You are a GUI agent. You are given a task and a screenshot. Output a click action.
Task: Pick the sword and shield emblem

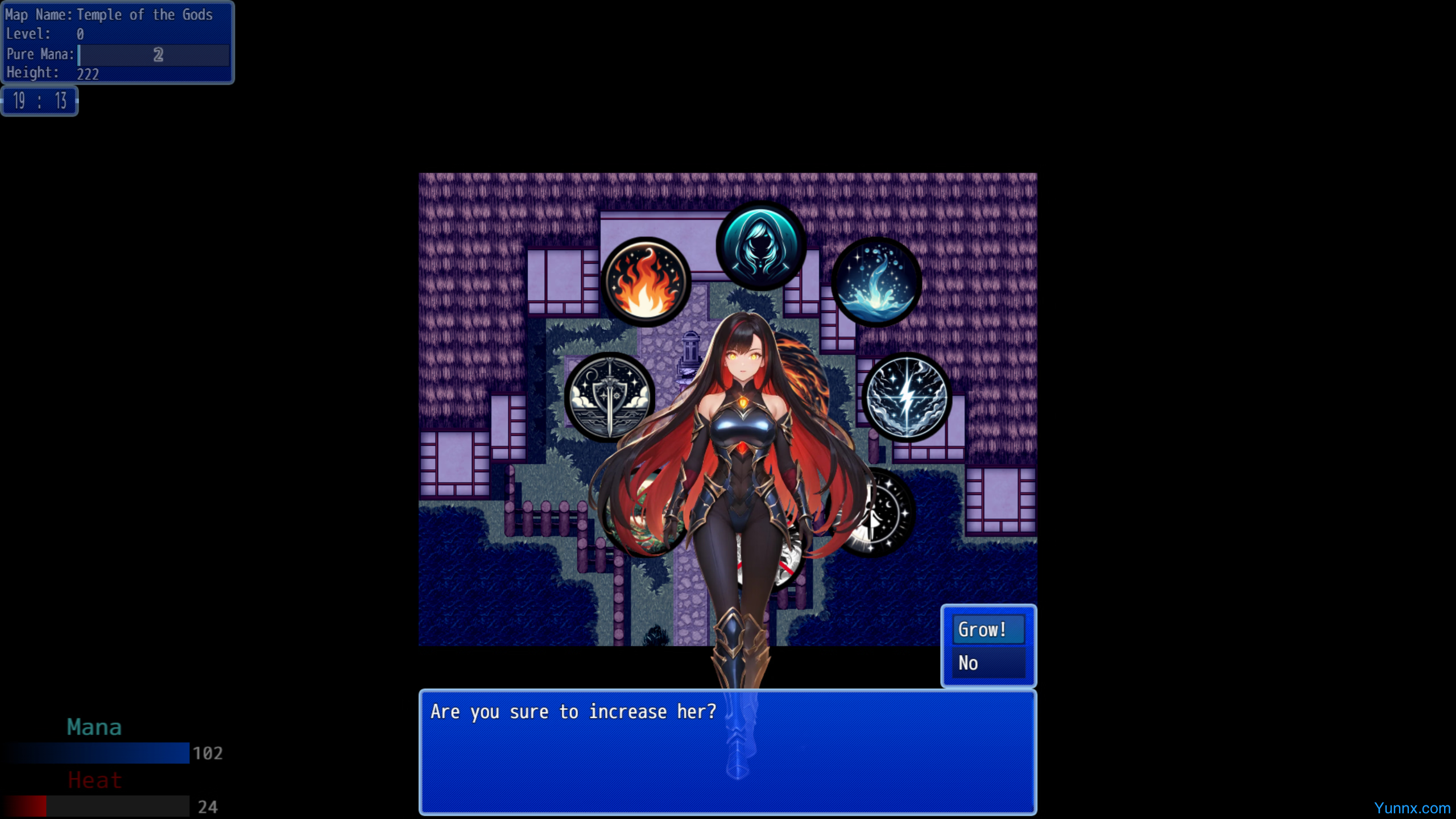click(x=609, y=397)
